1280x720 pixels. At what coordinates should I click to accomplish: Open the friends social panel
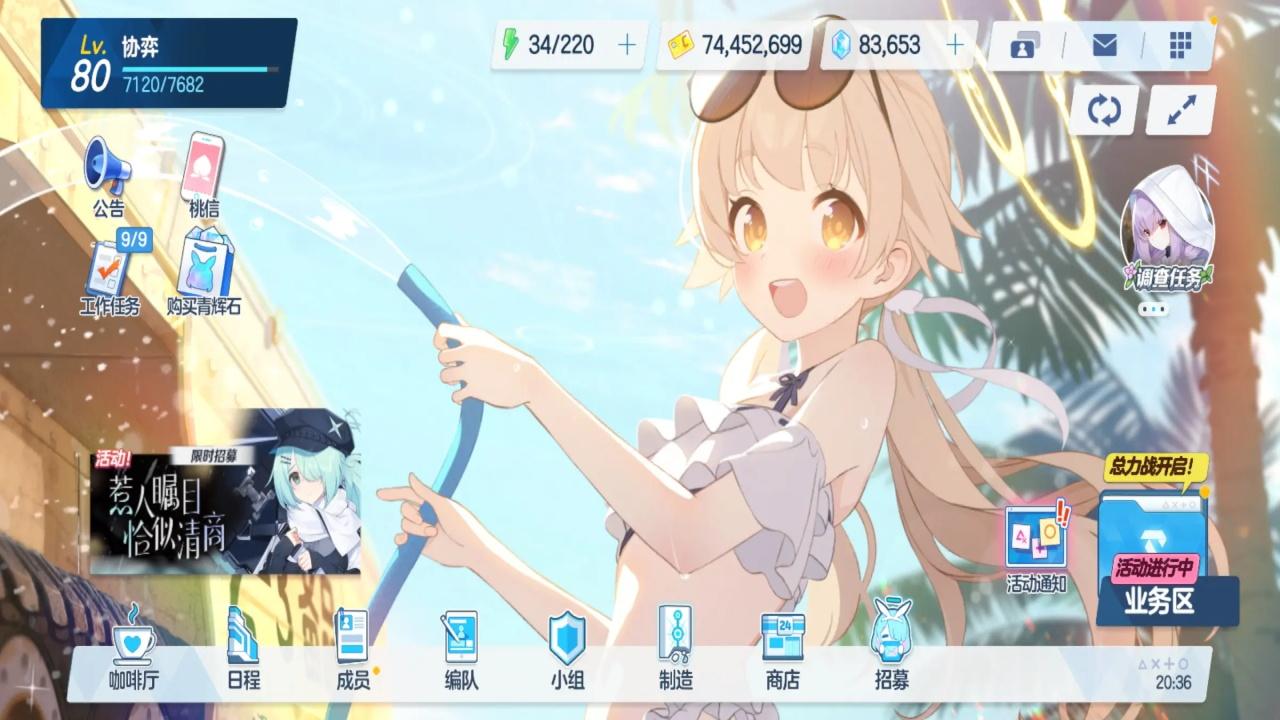point(1024,45)
